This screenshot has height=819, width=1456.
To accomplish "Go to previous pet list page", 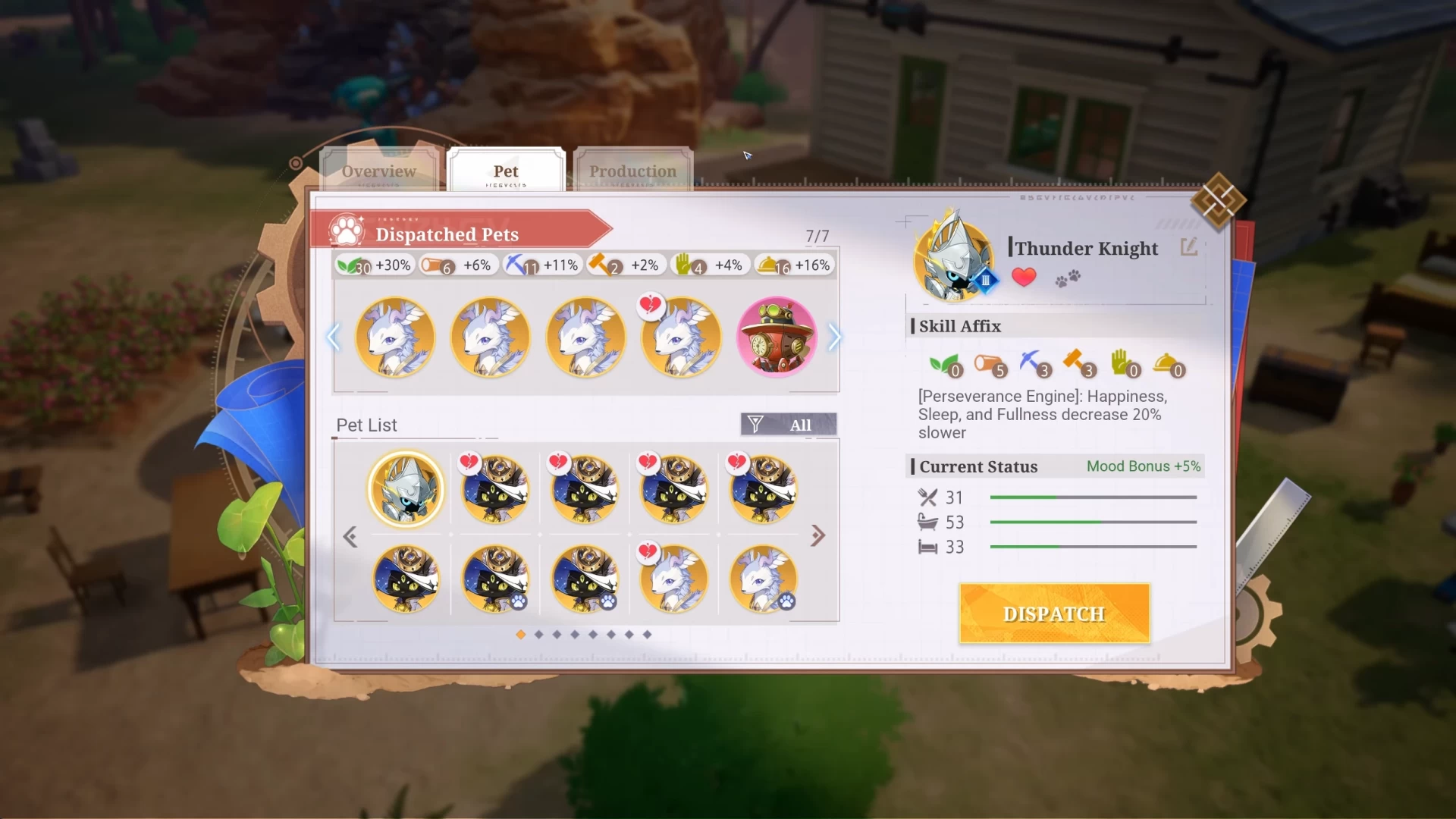I will tap(350, 537).
